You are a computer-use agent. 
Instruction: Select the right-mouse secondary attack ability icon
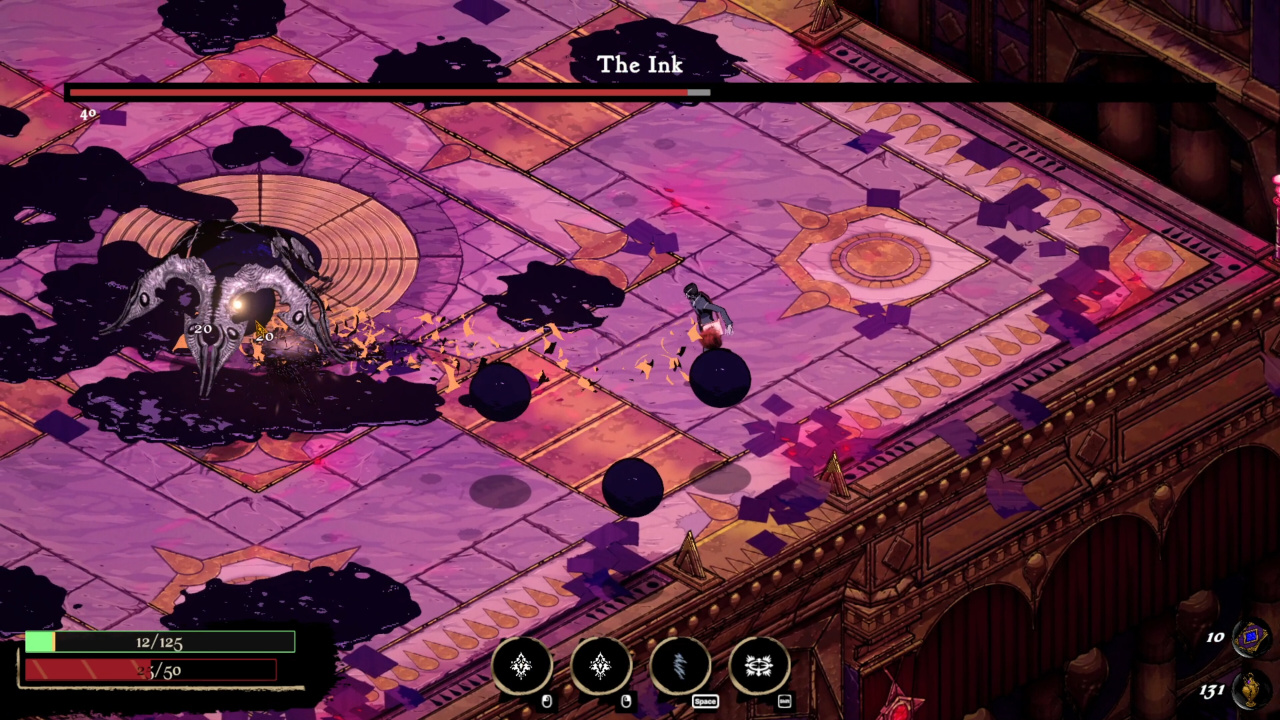point(601,665)
